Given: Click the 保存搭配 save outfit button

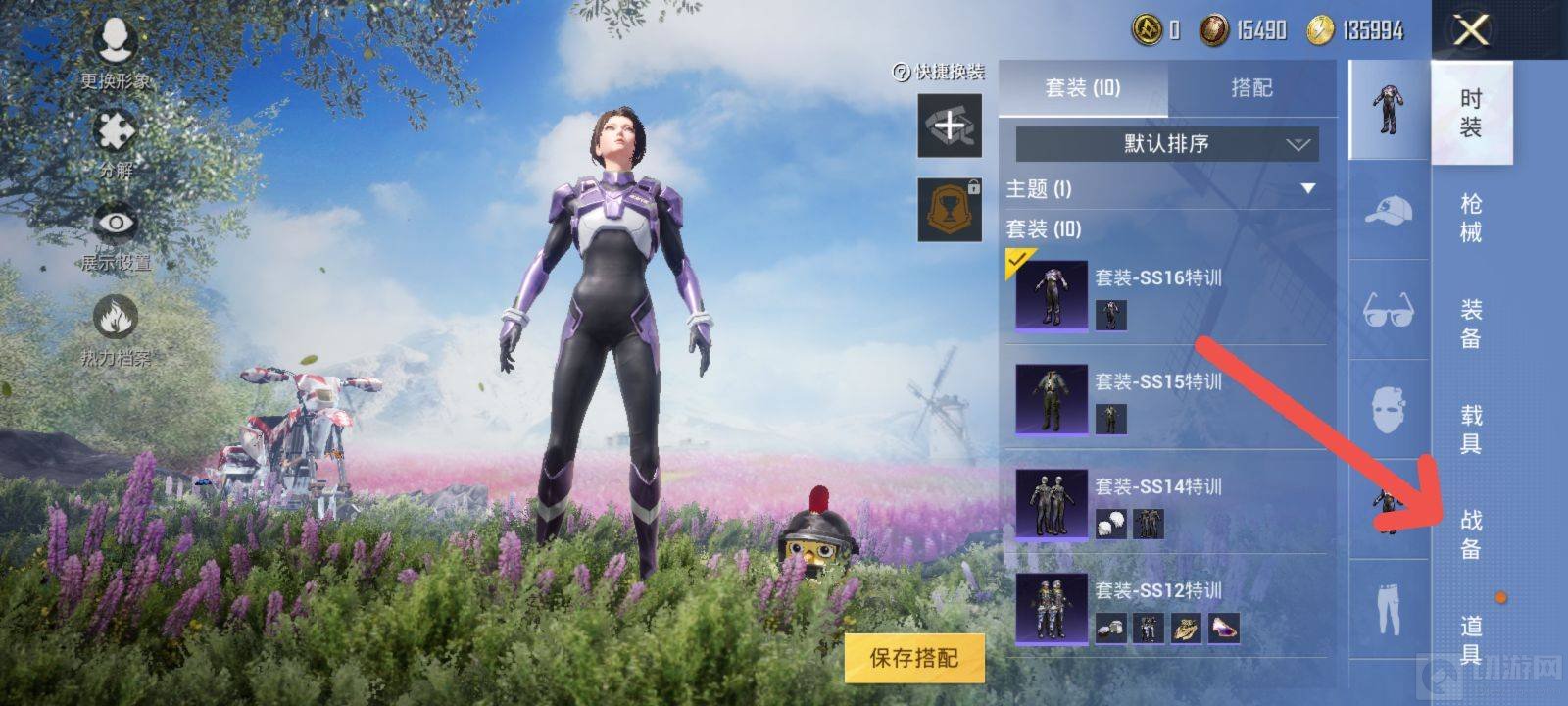Looking at the screenshot, I should (913, 657).
